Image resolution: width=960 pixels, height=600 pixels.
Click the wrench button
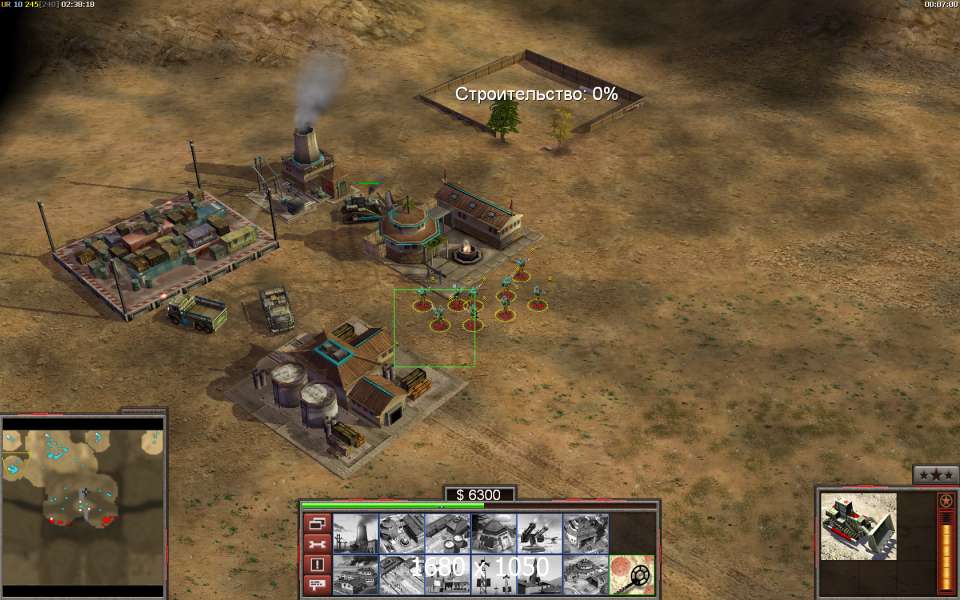click(316, 544)
